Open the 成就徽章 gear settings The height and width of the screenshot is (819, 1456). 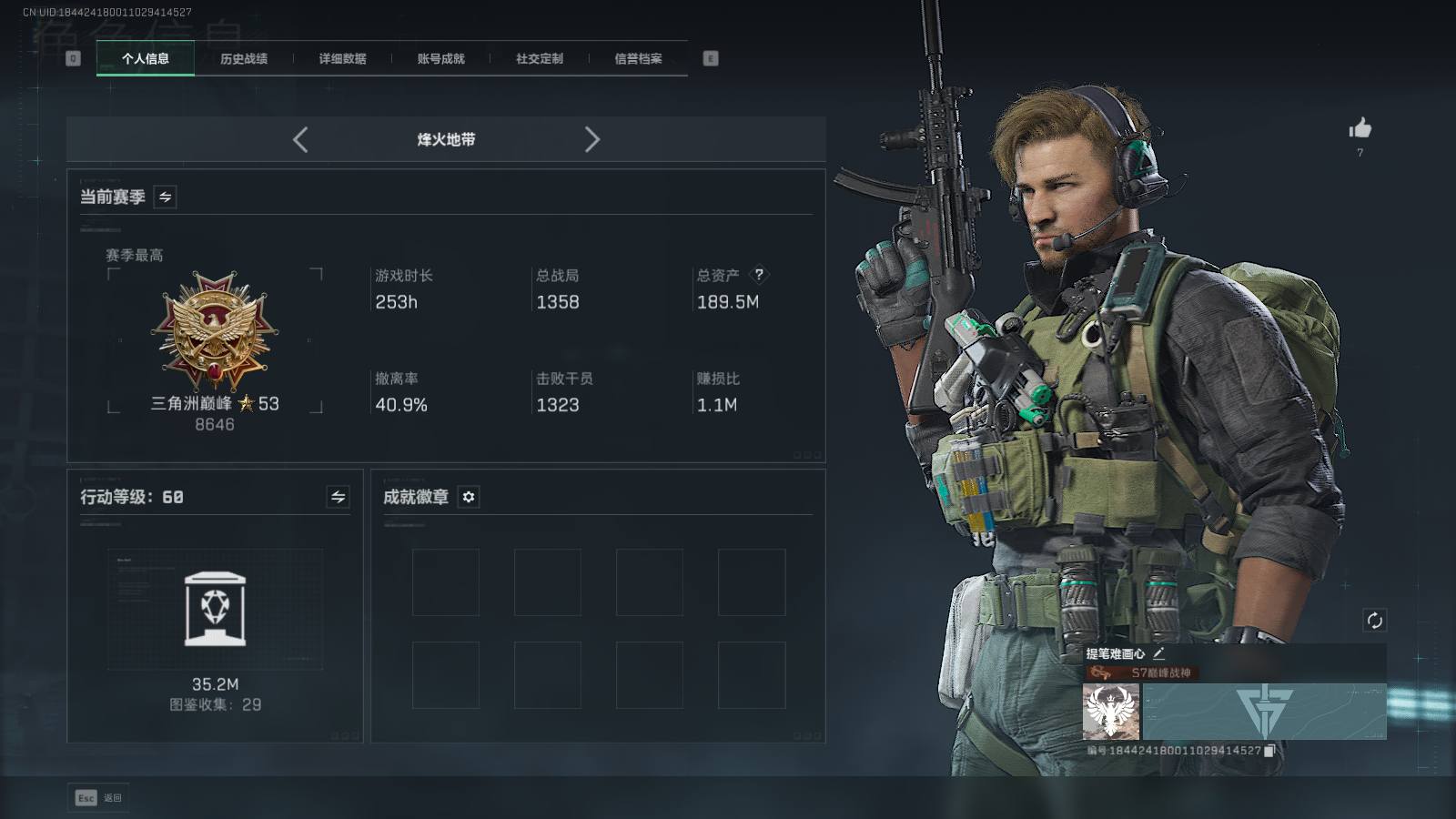pyautogui.click(x=469, y=497)
